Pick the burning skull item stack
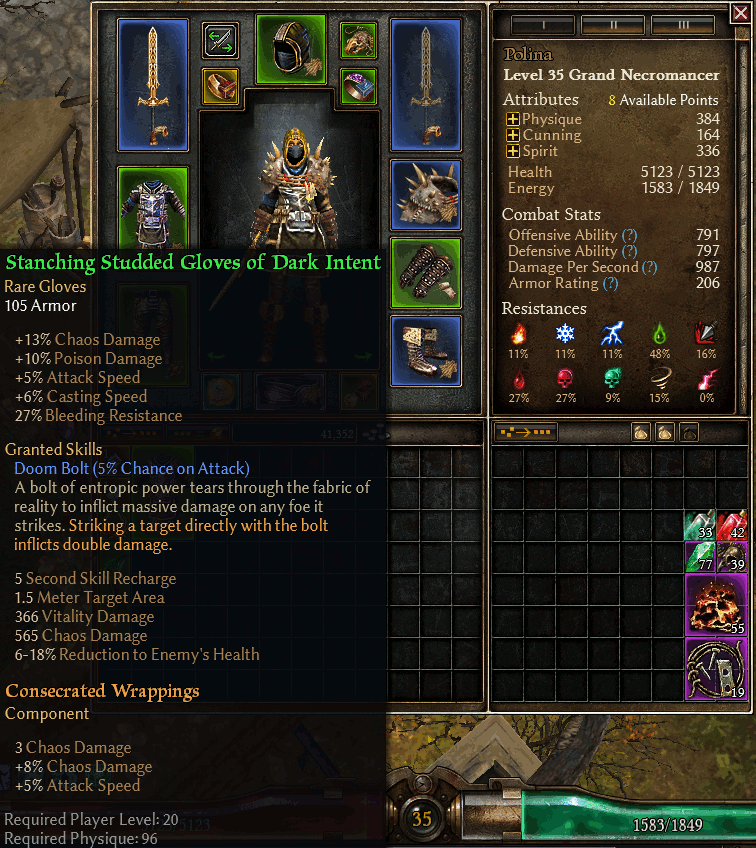 pos(717,605)
